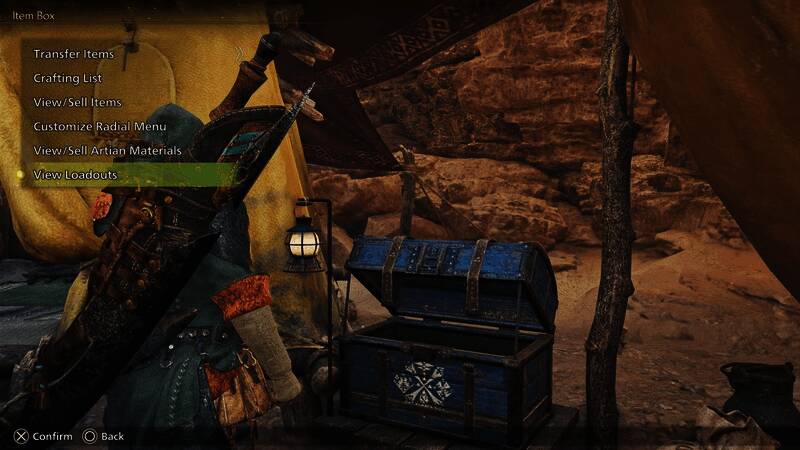Click the highlighted View Loadouts entry

click(76, 175)
